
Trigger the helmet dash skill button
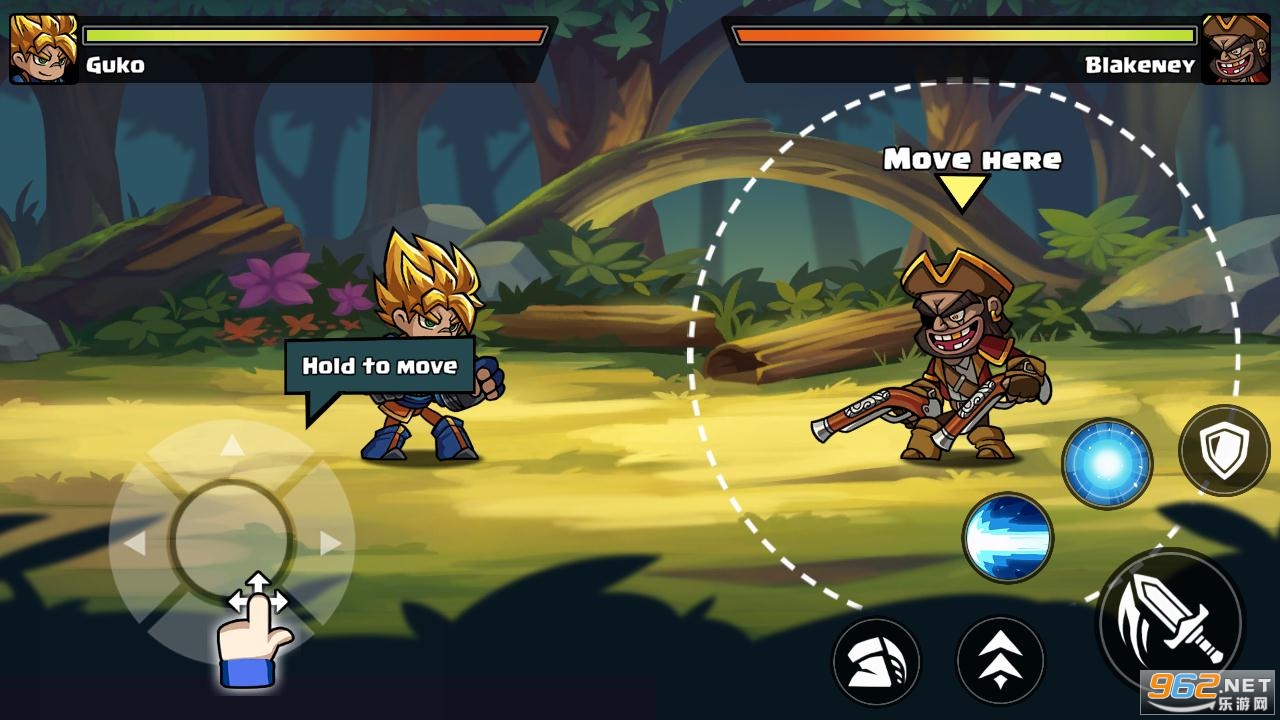click(876, 661)
